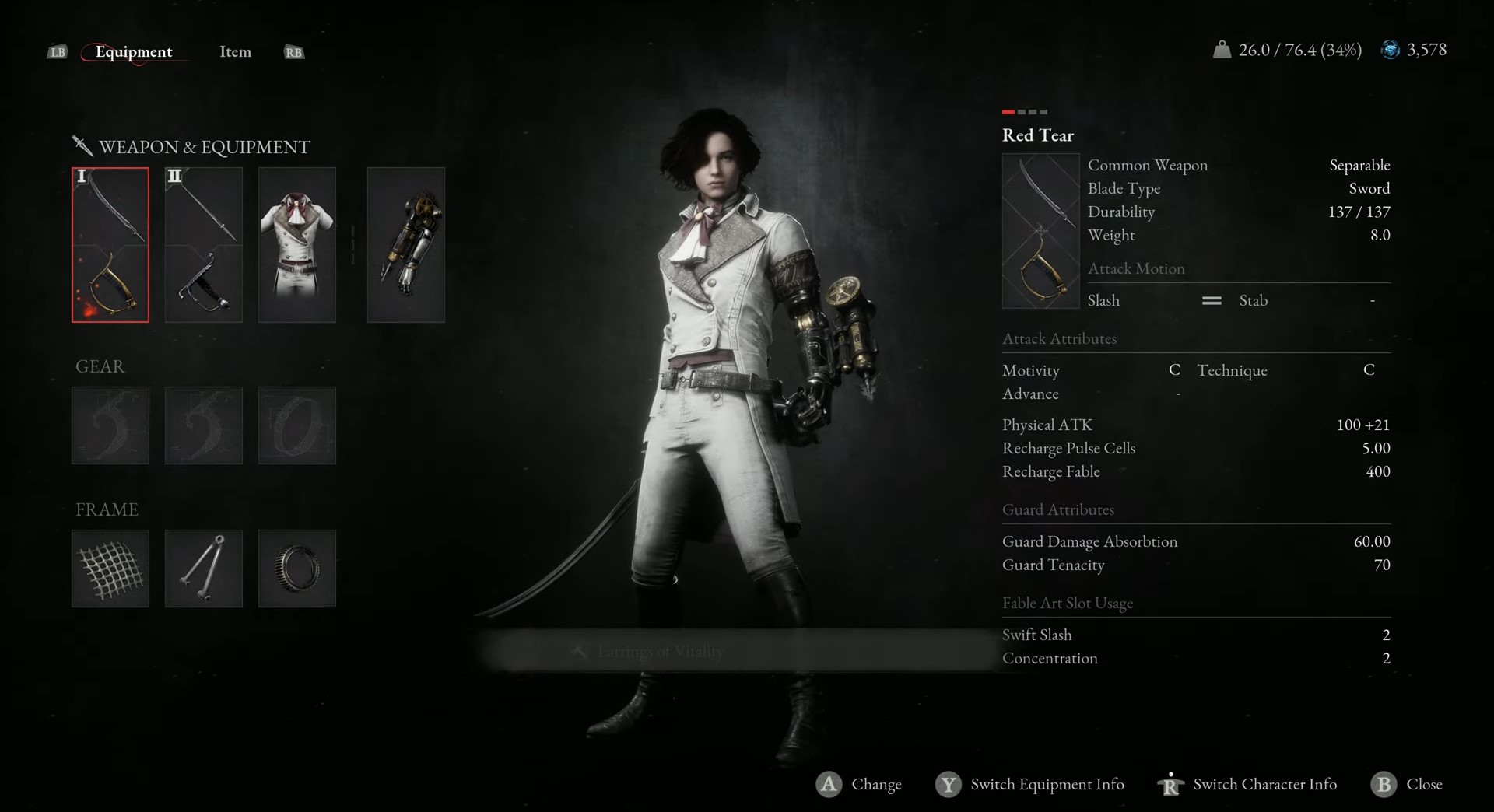Image resolution: width=1494 pixels, height=812 pixels.
Task: Pick the black gear ring frame slot
Action: [297, 569]
